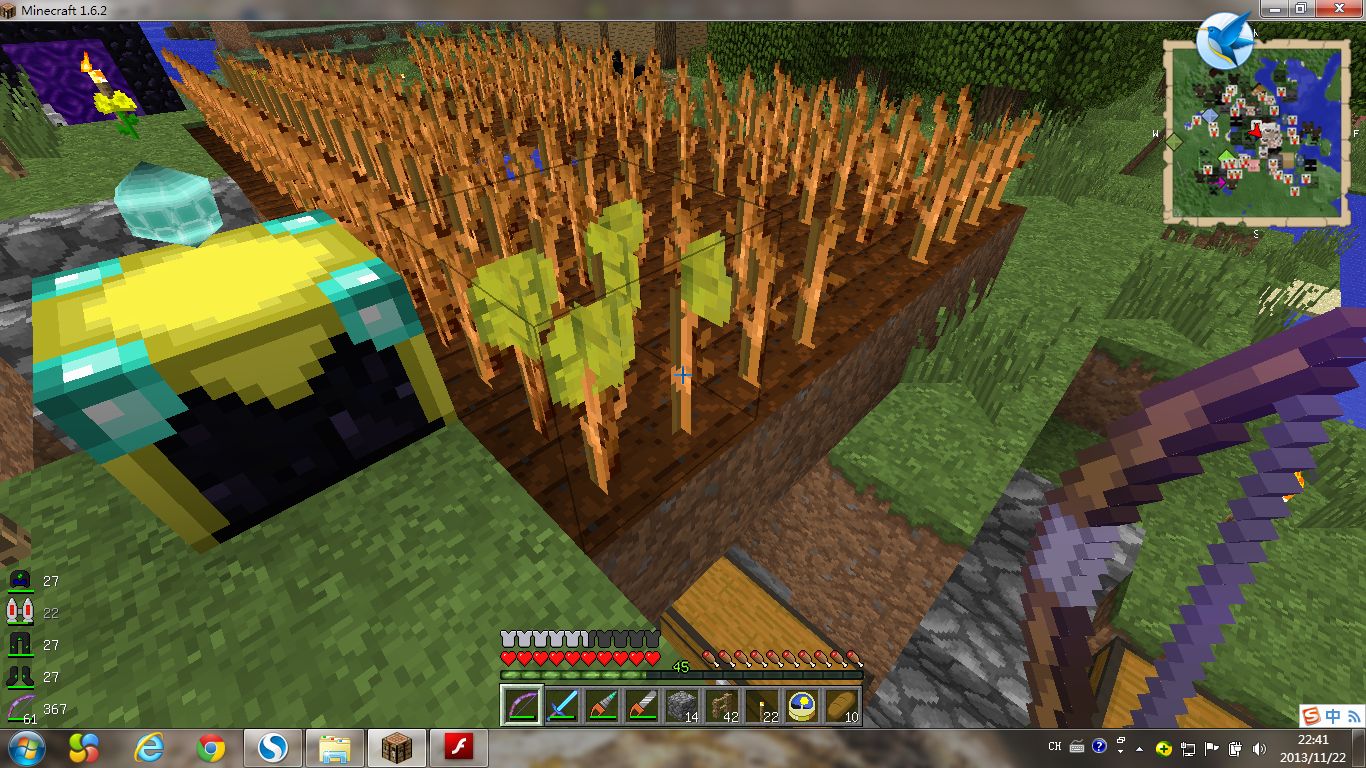This screenshot has width=1366, height=768.
Task: Select the cobblestone stack of 14
Action: 681,706
